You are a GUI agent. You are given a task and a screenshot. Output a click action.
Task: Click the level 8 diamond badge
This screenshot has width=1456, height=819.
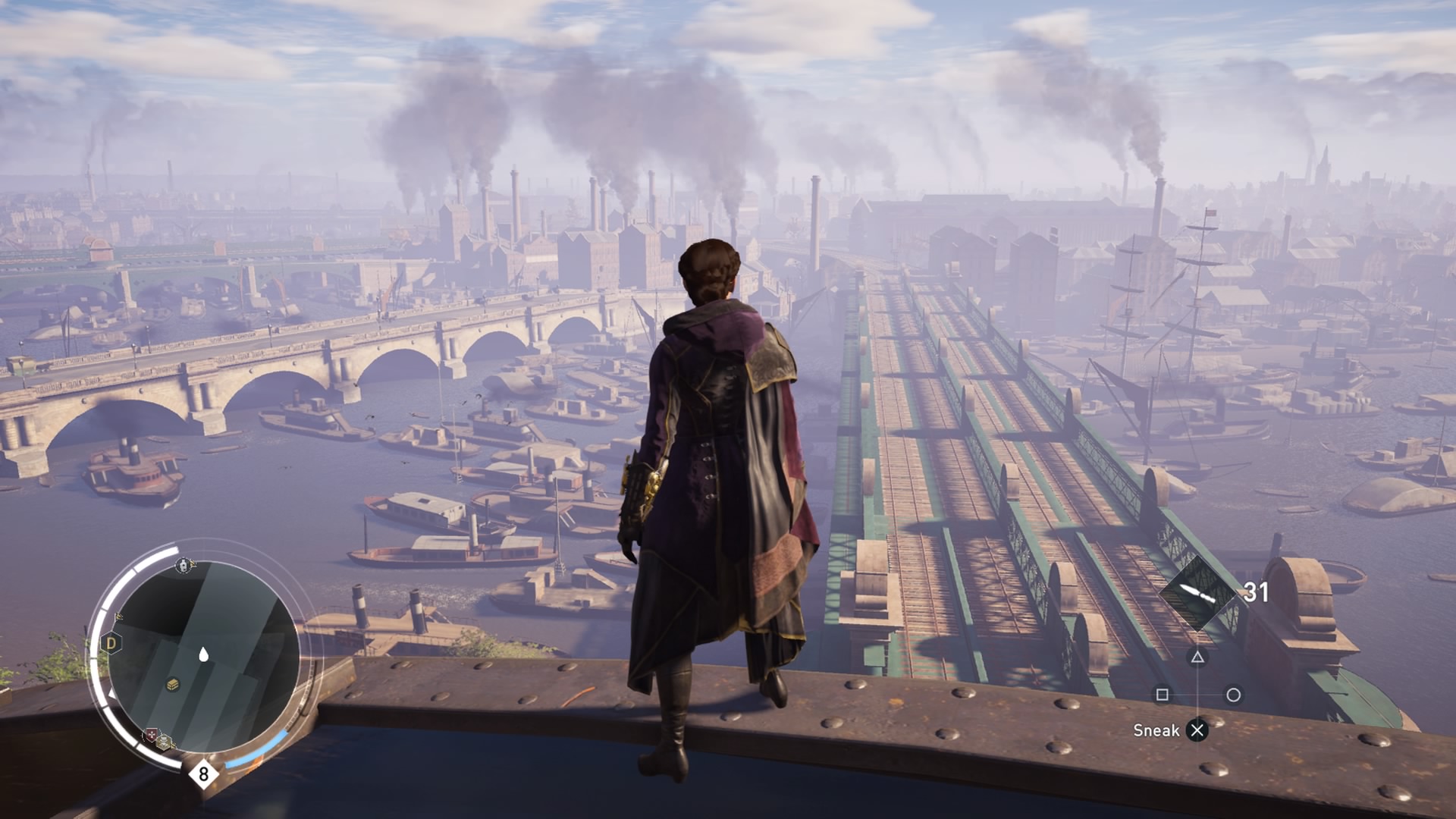tap(203, 774)
